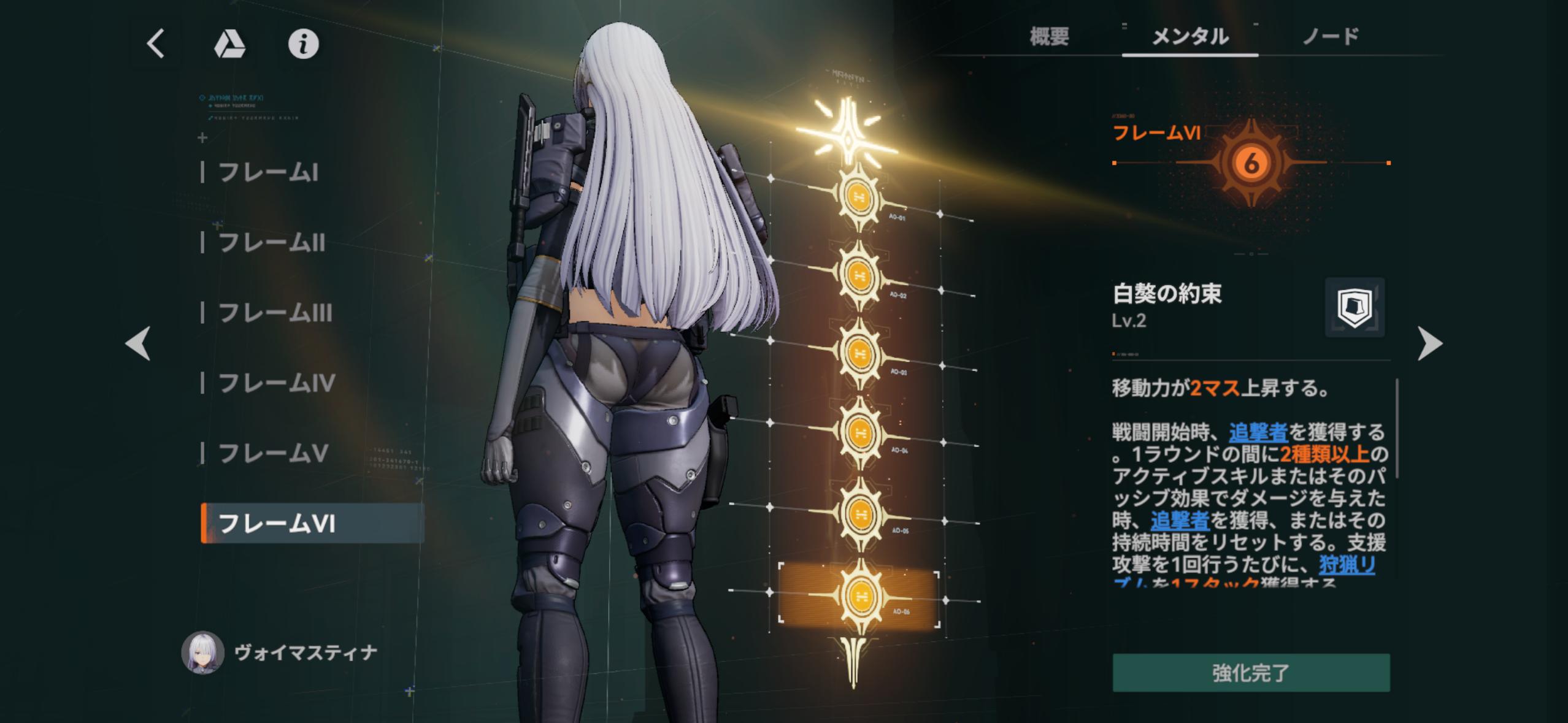Select the メンタル tab
Image resolution: width=1568 pixels, height=723 pixels.
(x=1190, y=37)
